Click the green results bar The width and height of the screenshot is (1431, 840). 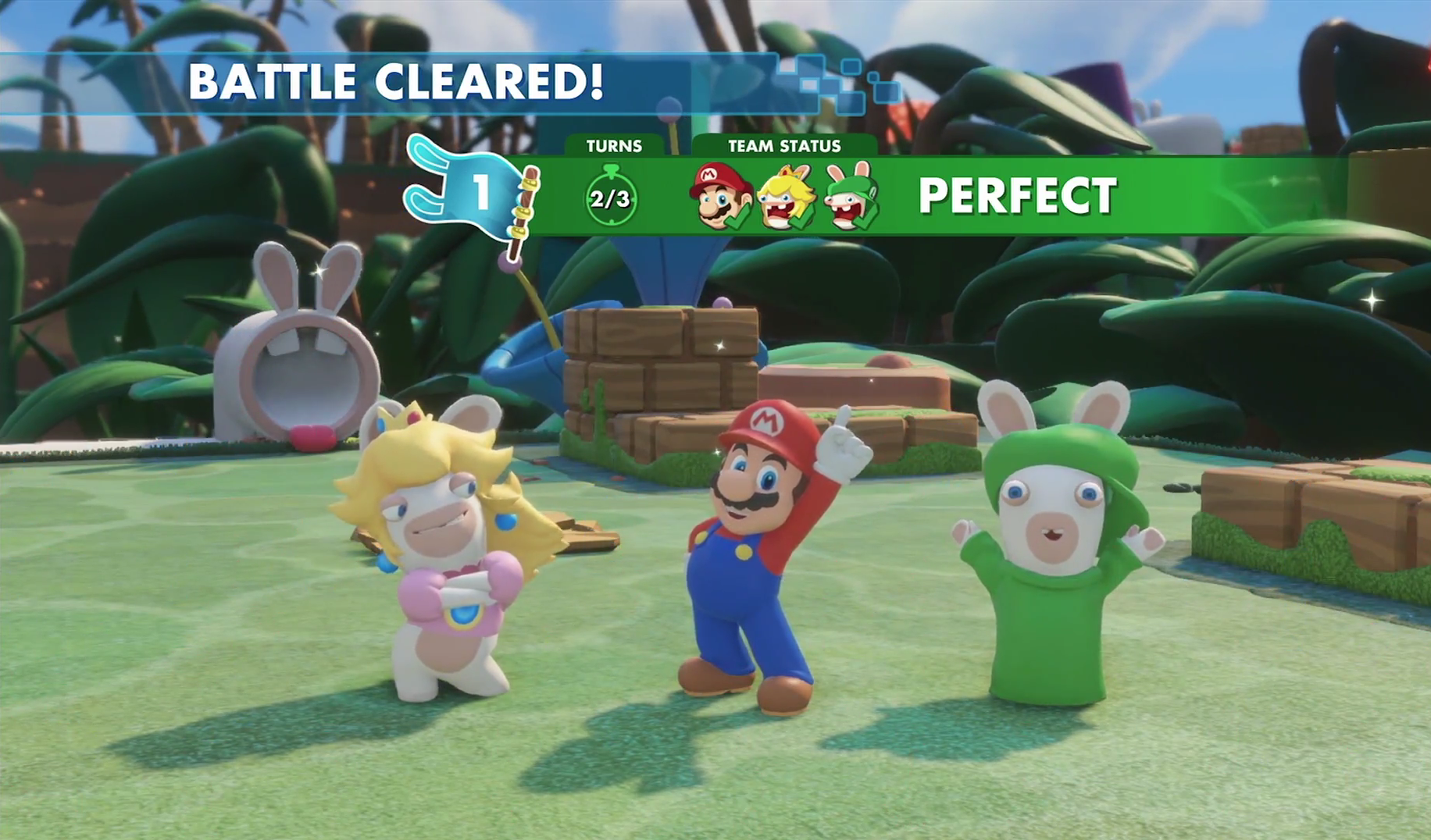(x=1172, y=195)
